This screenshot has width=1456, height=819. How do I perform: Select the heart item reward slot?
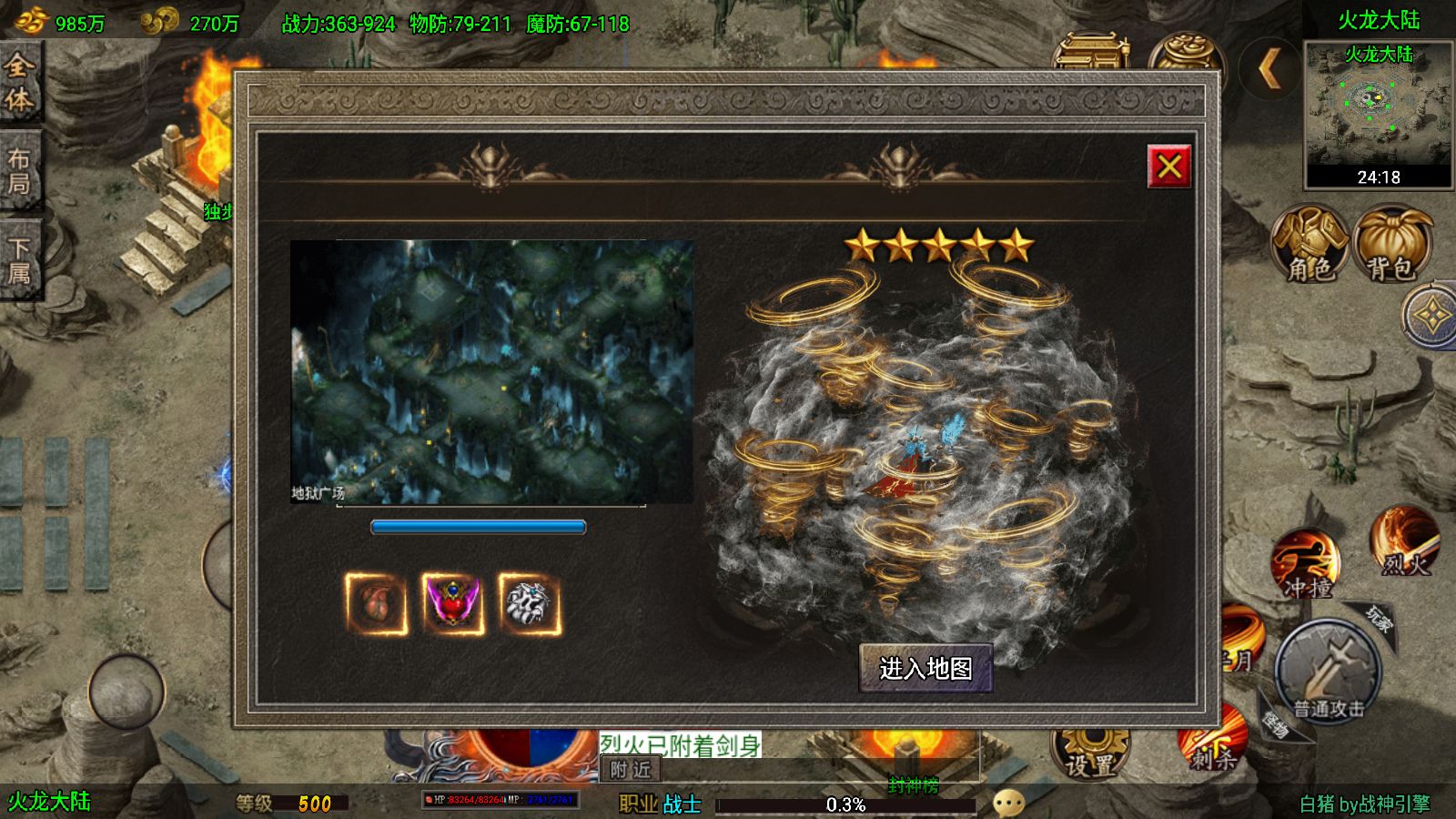coord(376,603)
